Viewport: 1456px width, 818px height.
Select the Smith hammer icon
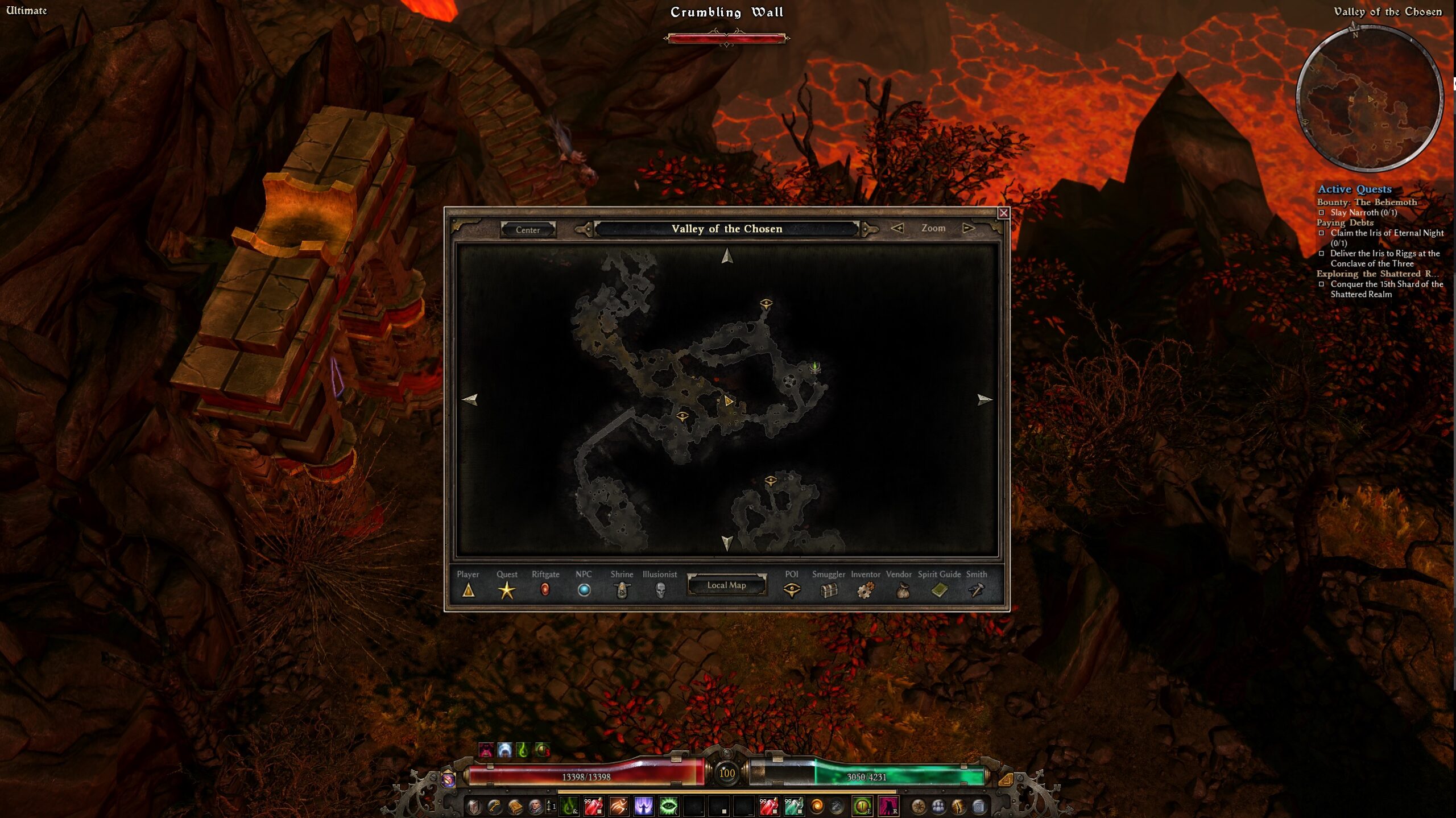click(x=977, y=590)
